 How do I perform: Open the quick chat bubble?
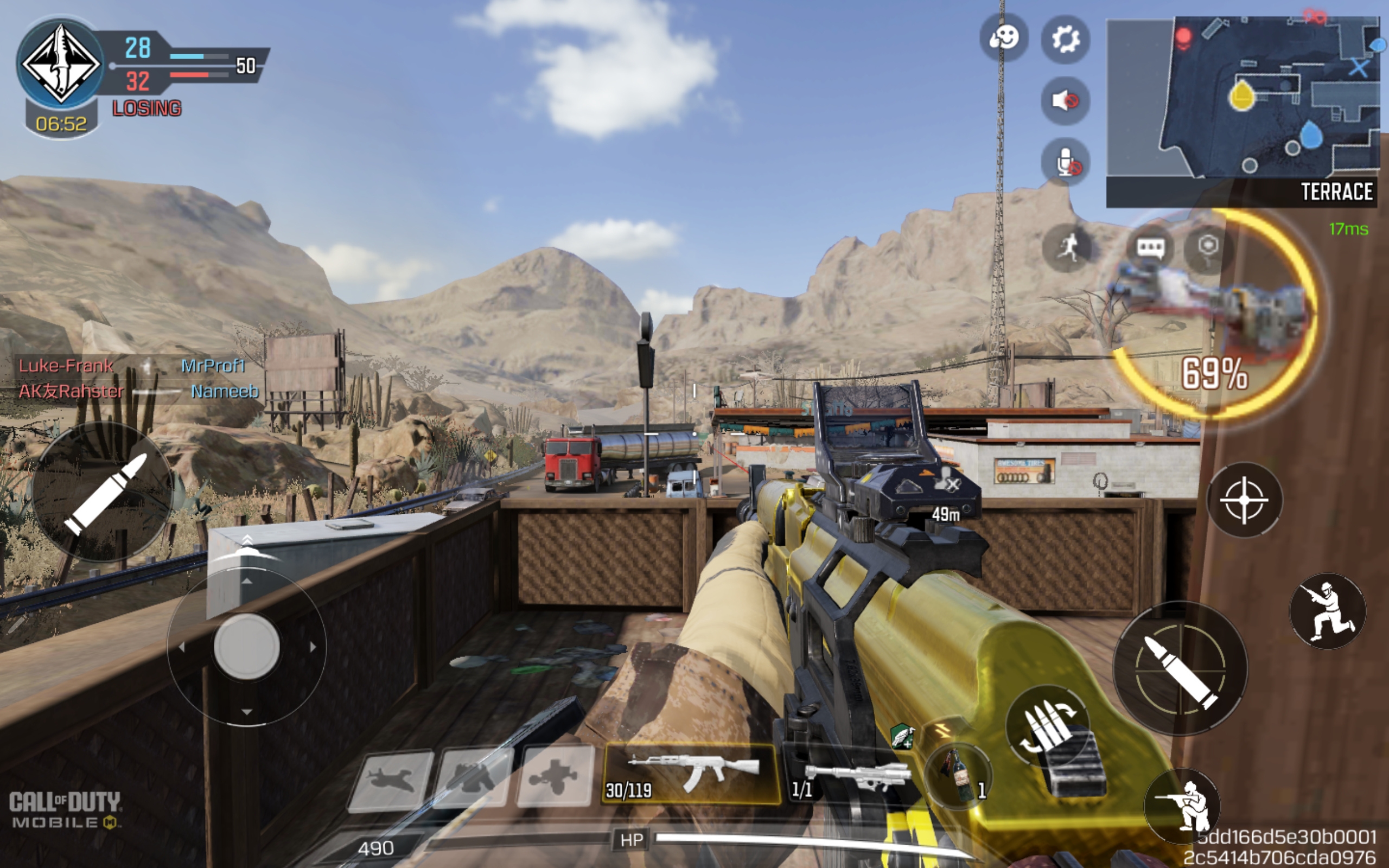pyautogui.click(x=1150, y=247)
